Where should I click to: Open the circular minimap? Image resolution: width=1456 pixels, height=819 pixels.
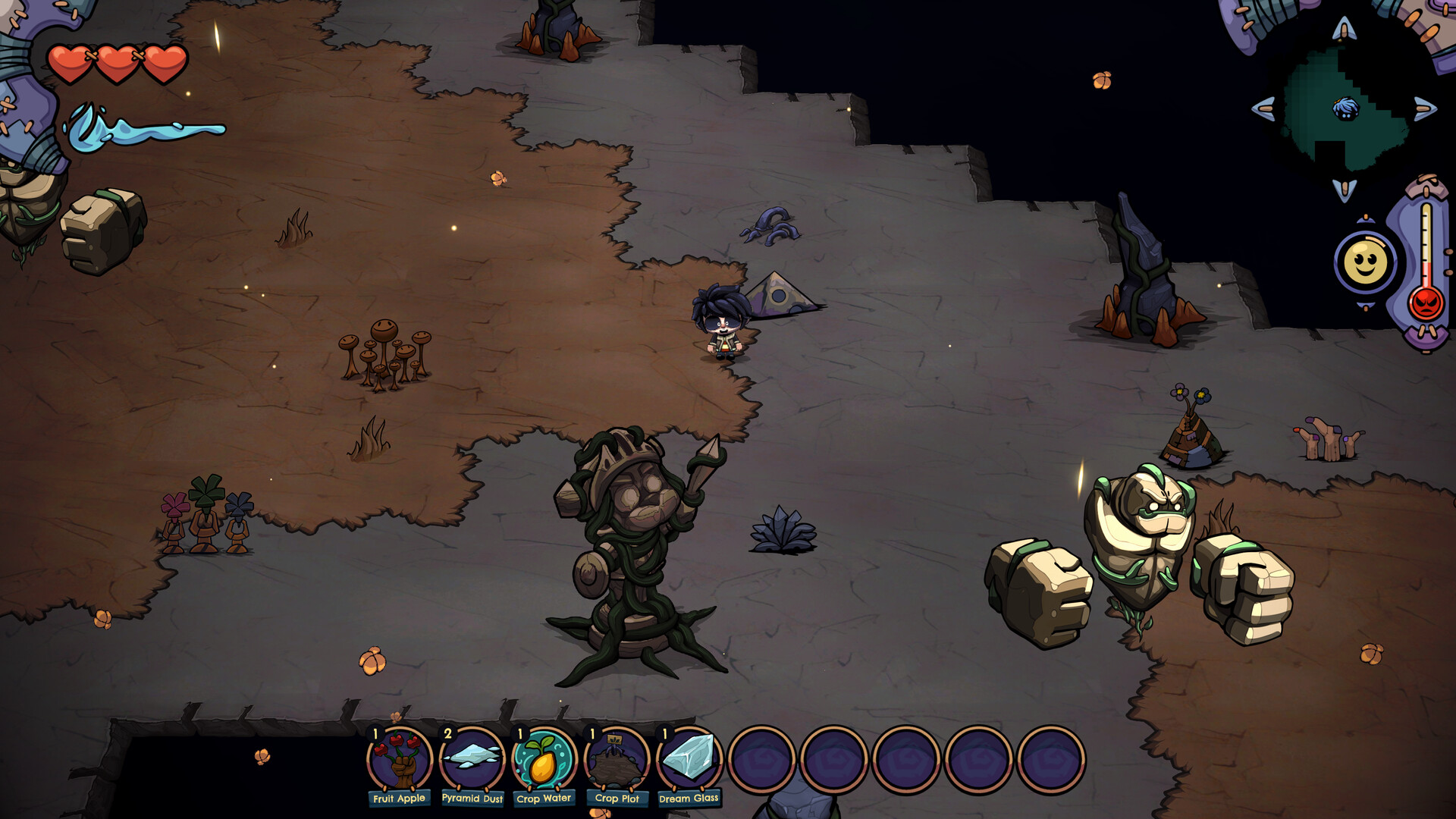pyautogui.click(x=1345, y=108)
